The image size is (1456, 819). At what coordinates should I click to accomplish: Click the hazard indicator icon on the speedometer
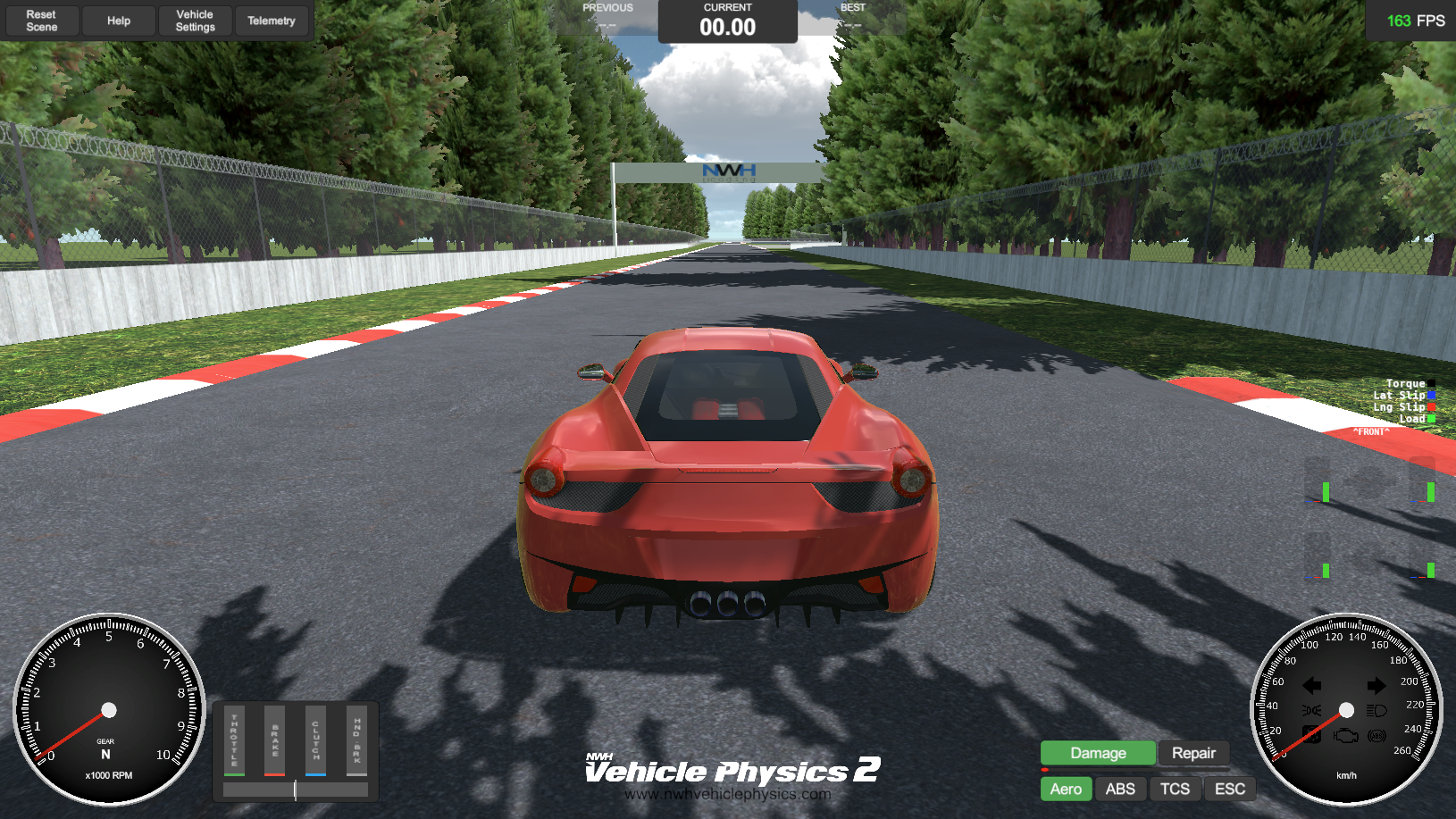pyautogui.click(x=1311, y=736)
